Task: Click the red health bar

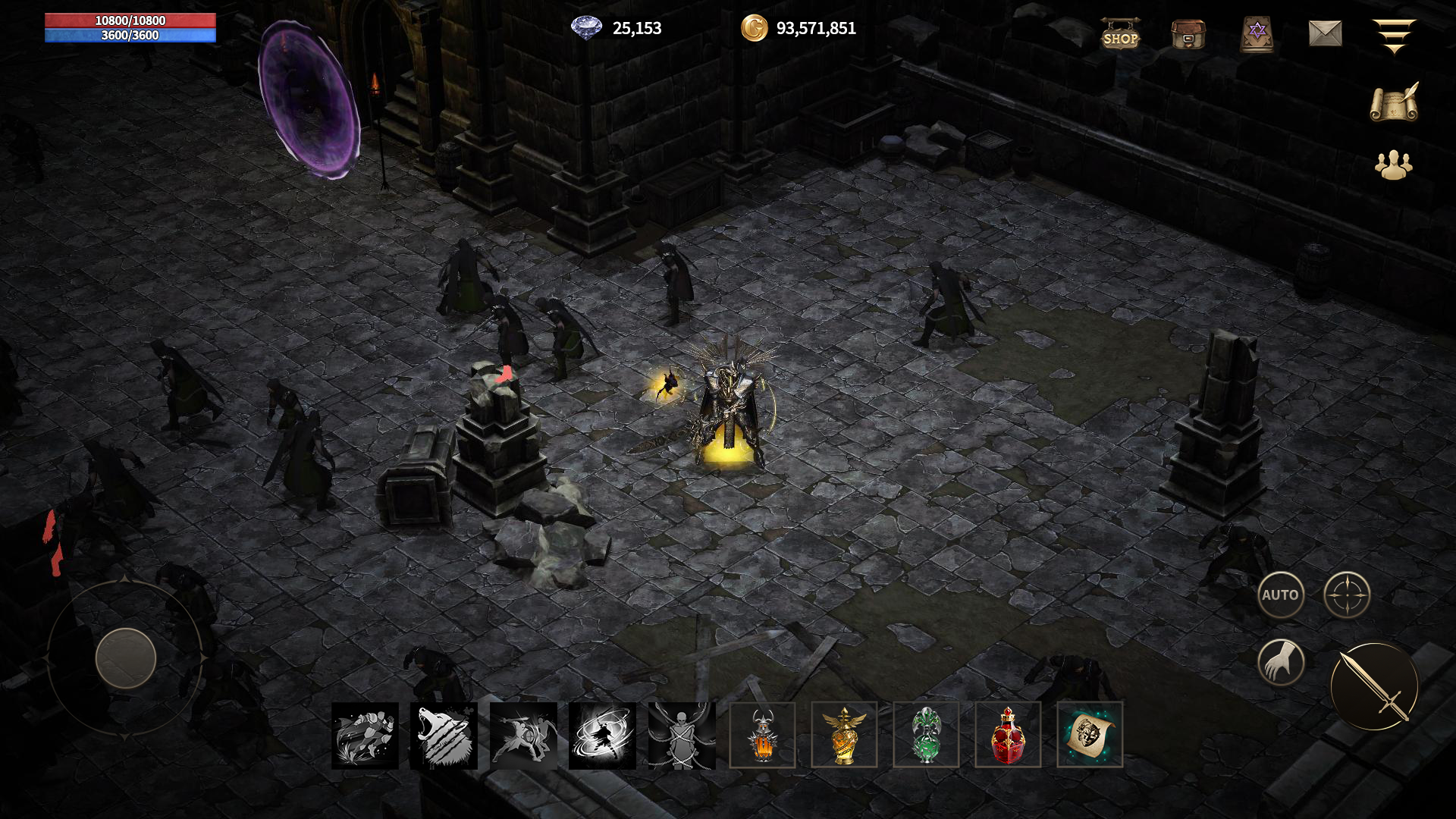Action: click(x=130, y=21)
